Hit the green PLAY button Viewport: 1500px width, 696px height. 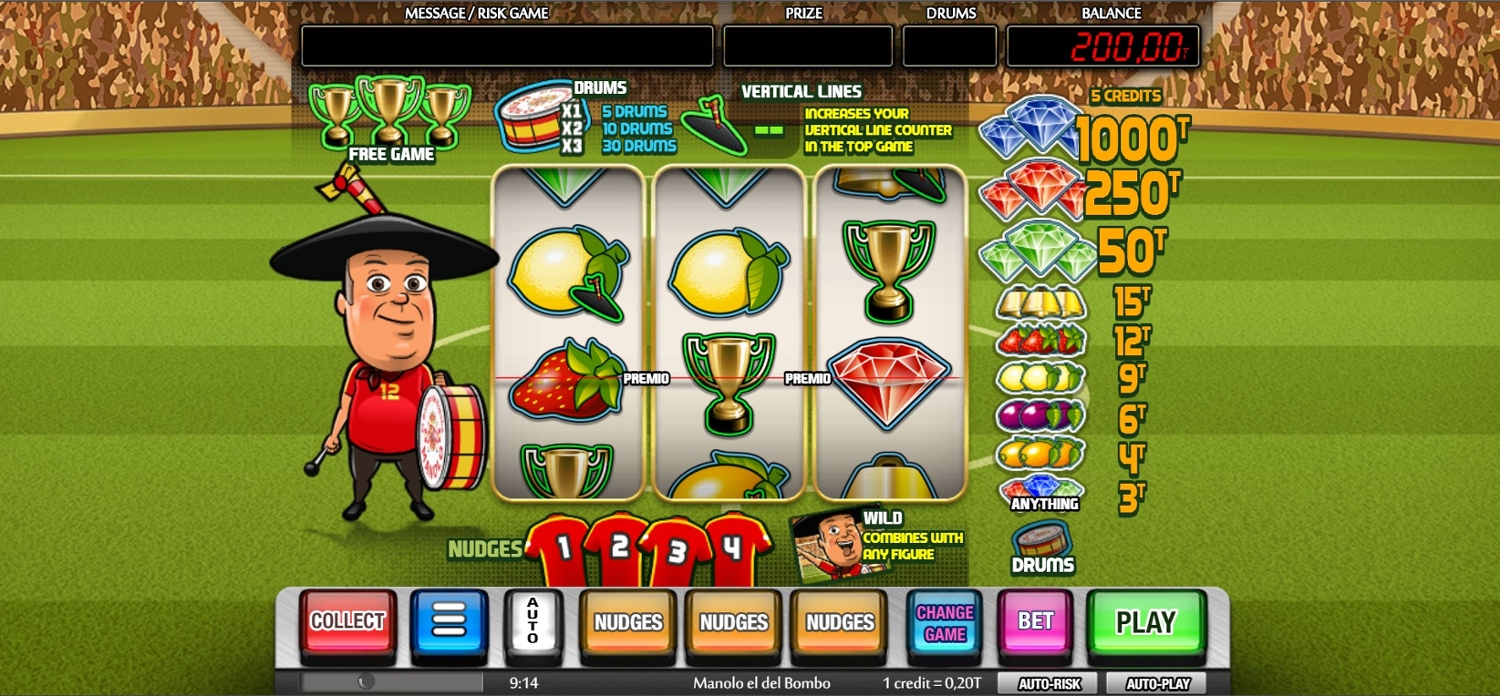(x=1145, y=623)
